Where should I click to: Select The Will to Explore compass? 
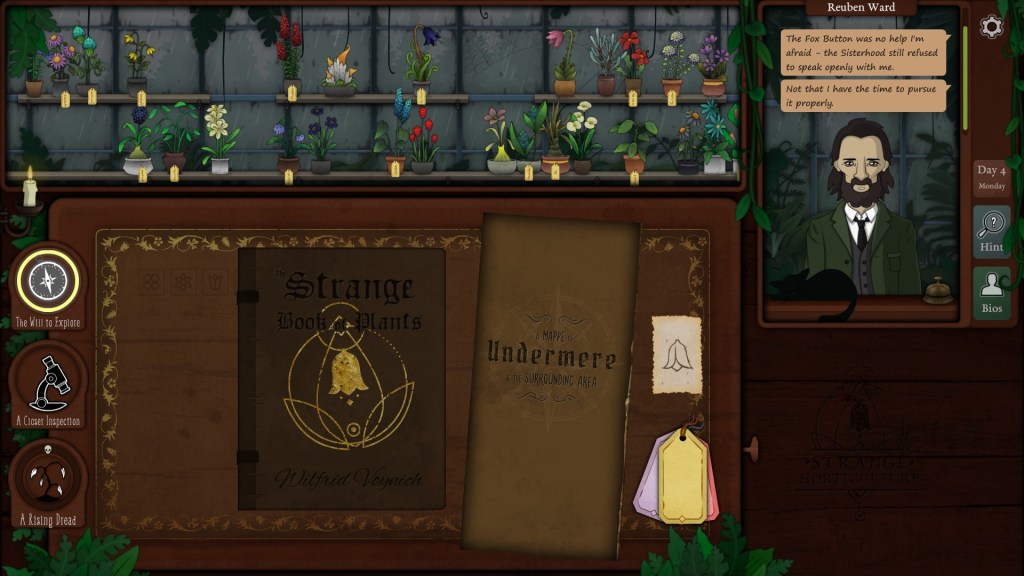[47, 282]
